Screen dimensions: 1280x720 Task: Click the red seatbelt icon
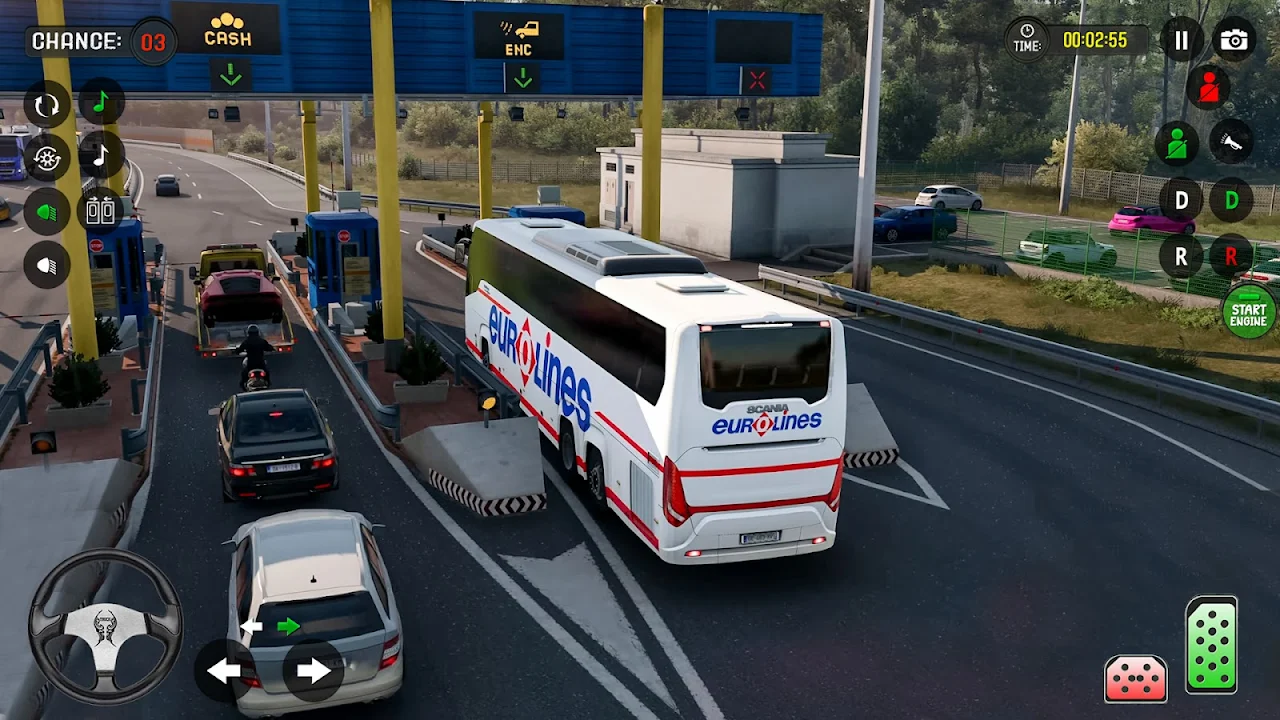click(x=1208, y=88)
